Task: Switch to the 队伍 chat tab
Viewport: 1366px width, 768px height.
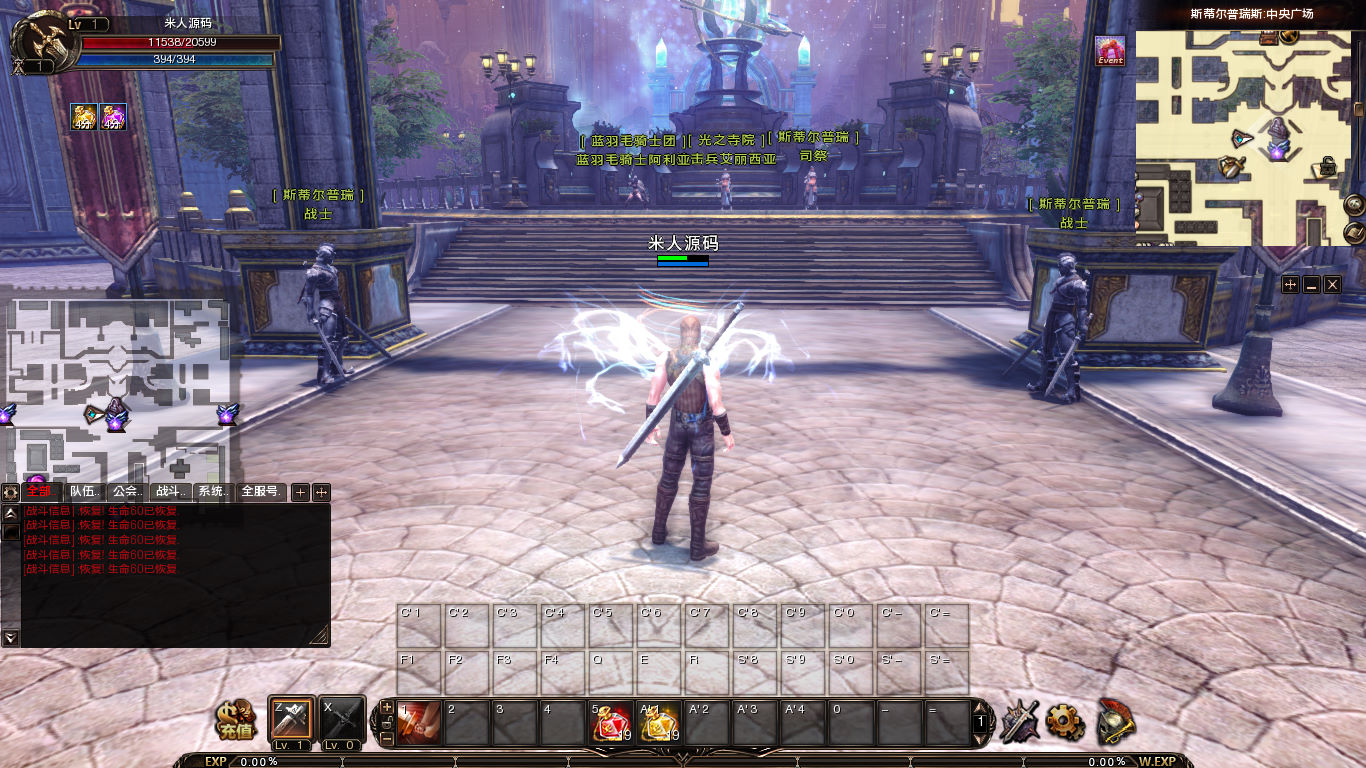Action: pyautogui.click(x=84, y=492)
